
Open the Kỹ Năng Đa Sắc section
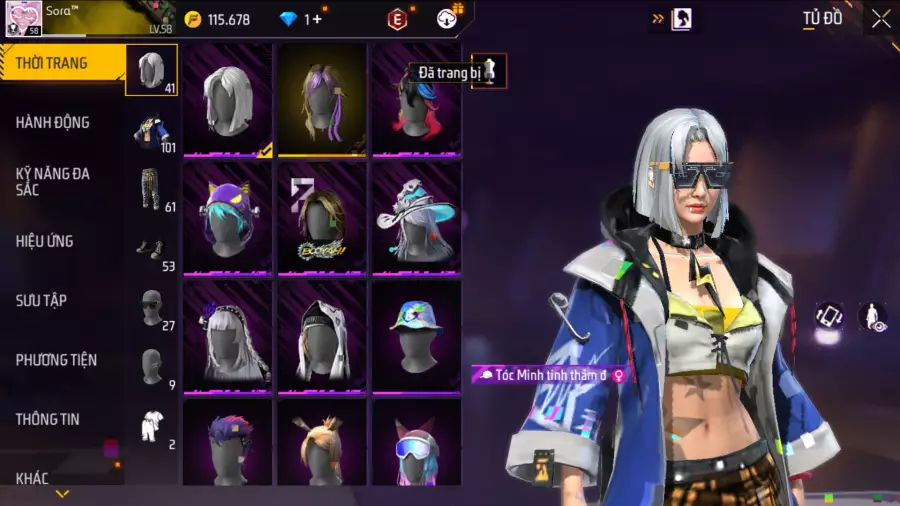point(53,181)
